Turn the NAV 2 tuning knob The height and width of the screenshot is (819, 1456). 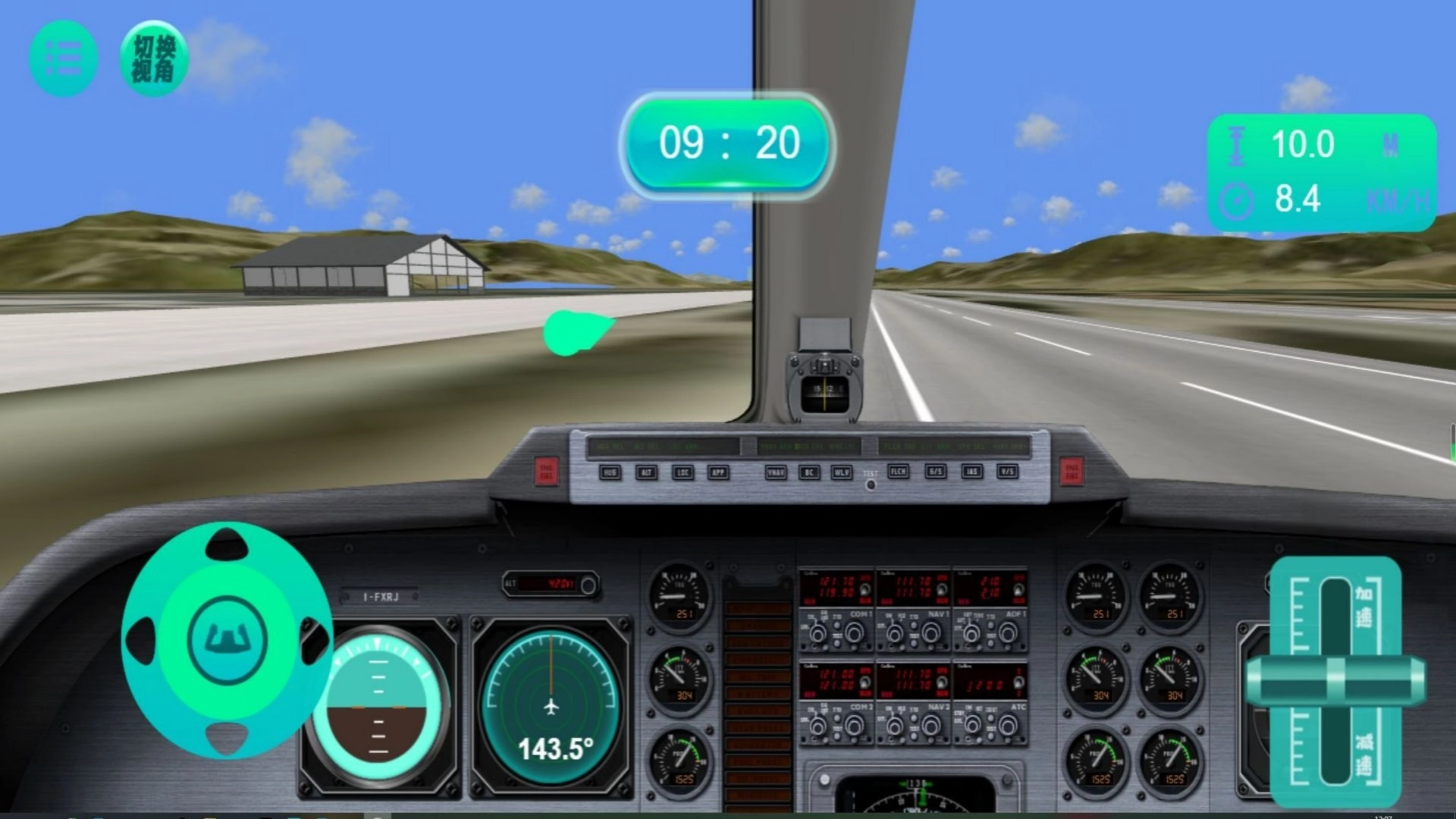click(932, 726)
